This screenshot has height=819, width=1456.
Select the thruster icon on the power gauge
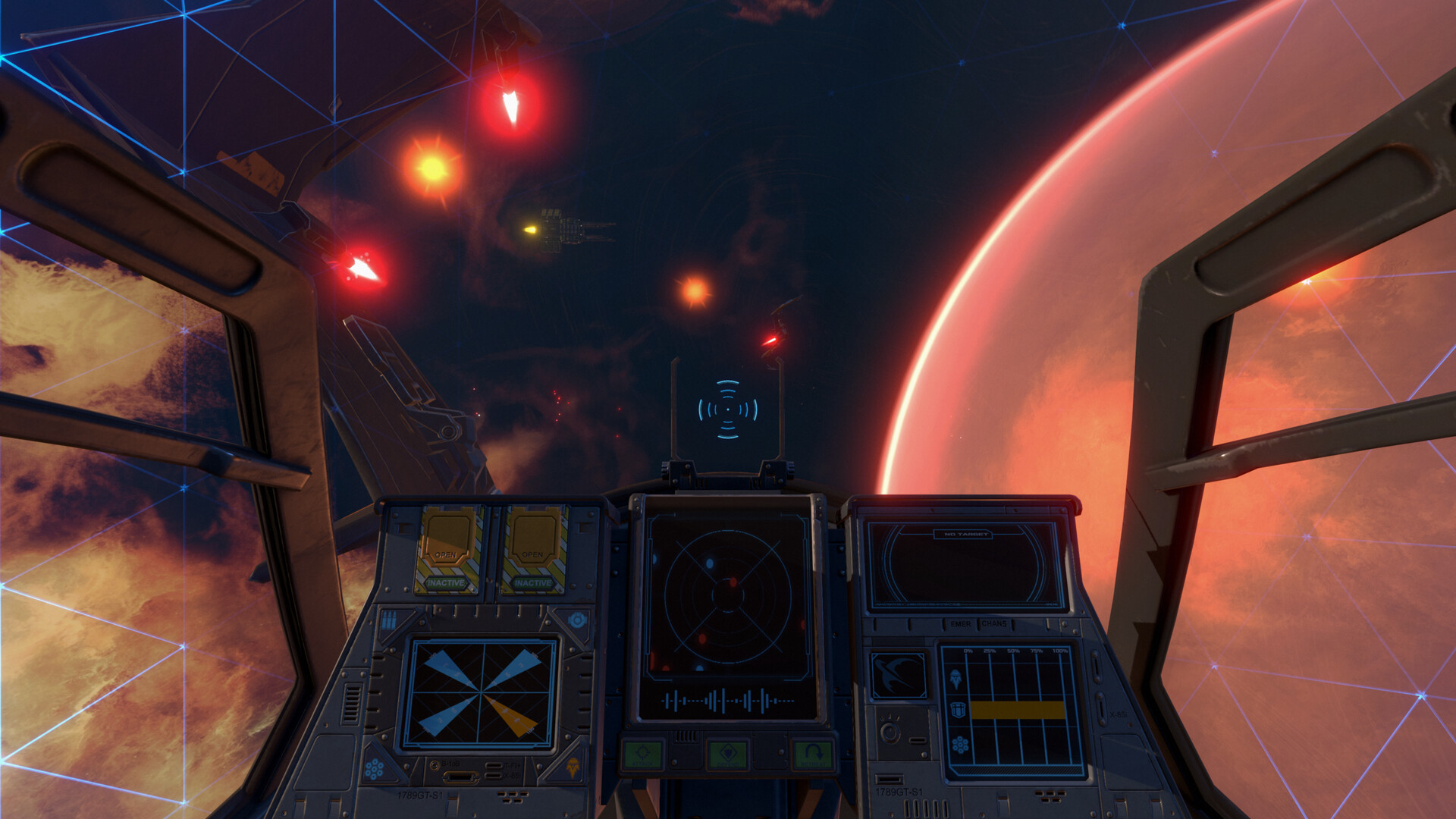click(x=955, y=679)
